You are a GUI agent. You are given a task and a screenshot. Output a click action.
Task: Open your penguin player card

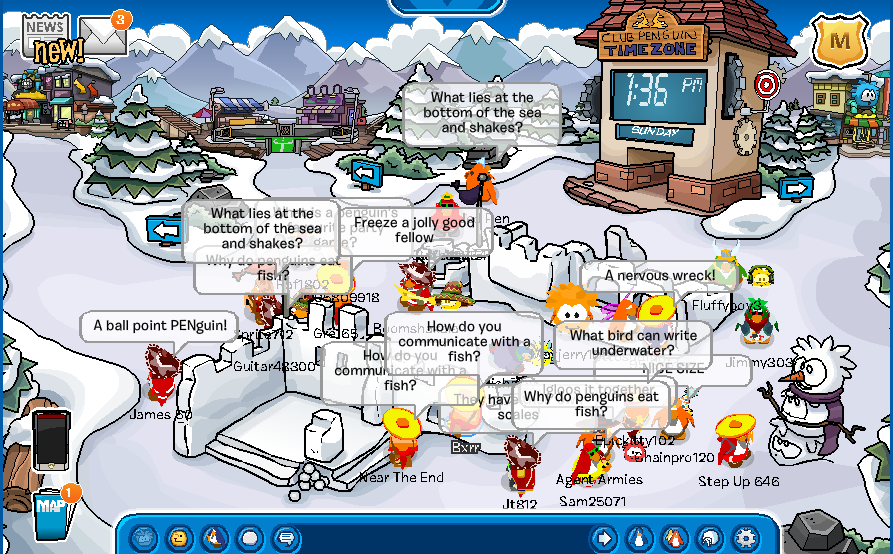[x=638, y=538]
